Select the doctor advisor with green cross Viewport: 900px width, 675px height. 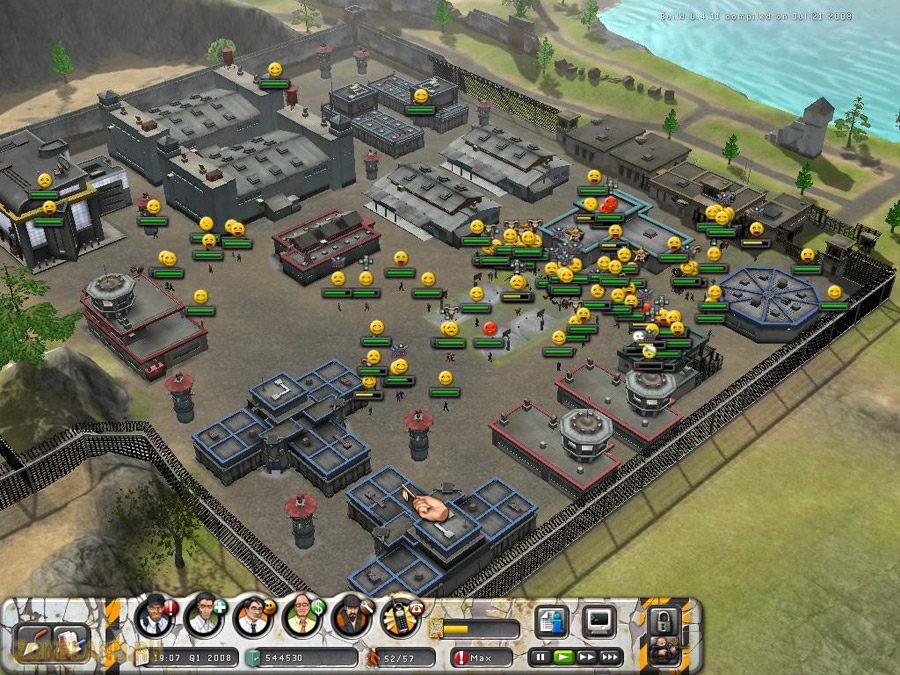pos(204,615)
